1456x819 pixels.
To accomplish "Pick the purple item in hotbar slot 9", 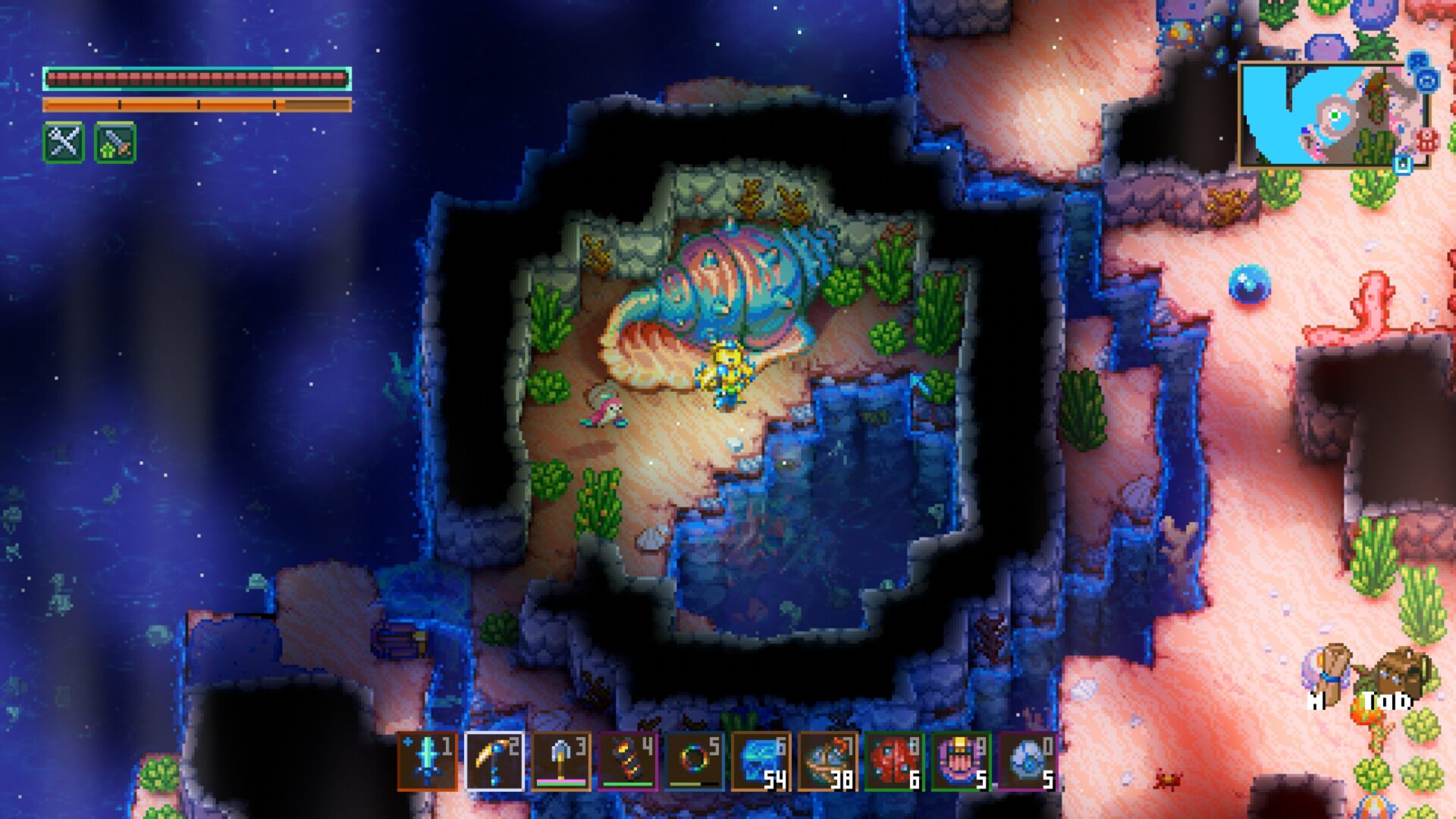I will tap(961, 761).
